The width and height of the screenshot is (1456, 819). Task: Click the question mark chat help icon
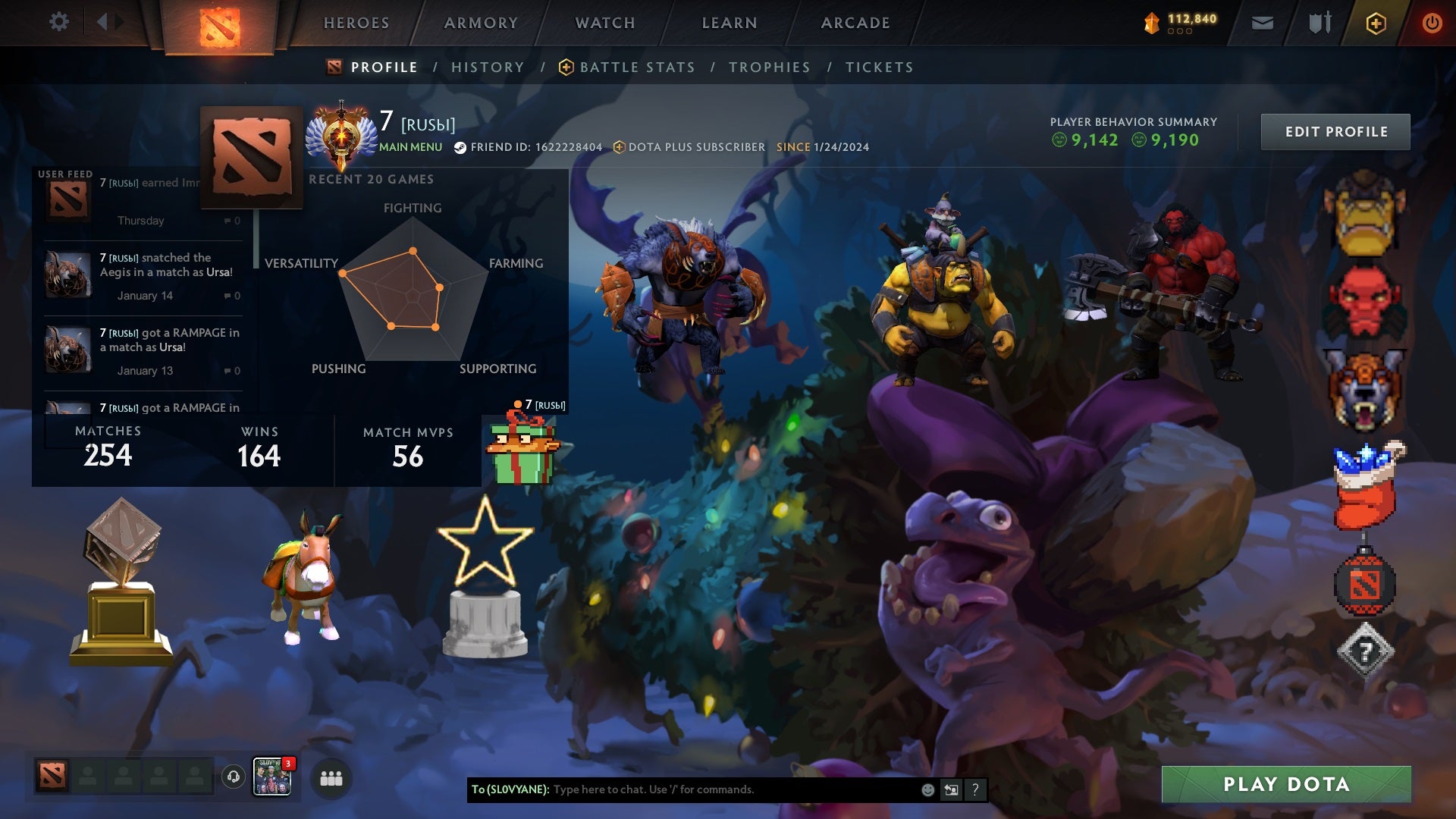(975, 789)
